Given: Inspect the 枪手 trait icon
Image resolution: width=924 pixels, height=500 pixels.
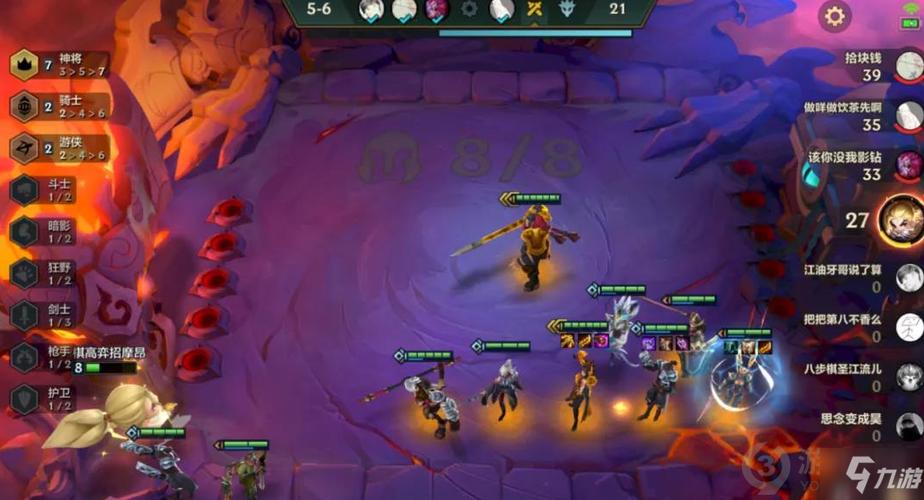Looking at the screenshot, I should click(24, 357).
